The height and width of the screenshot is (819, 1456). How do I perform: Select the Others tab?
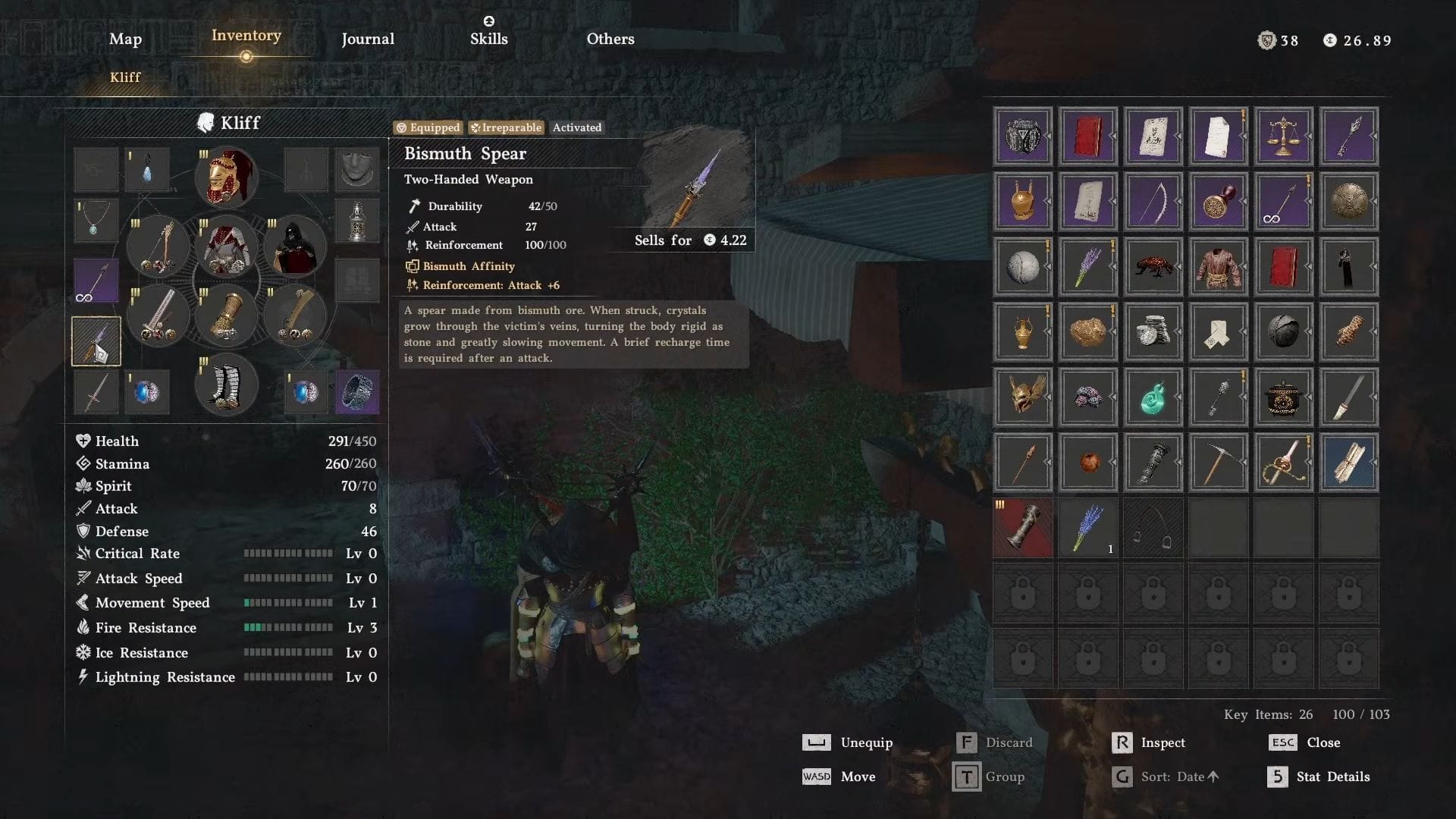(x=610, y=39)
